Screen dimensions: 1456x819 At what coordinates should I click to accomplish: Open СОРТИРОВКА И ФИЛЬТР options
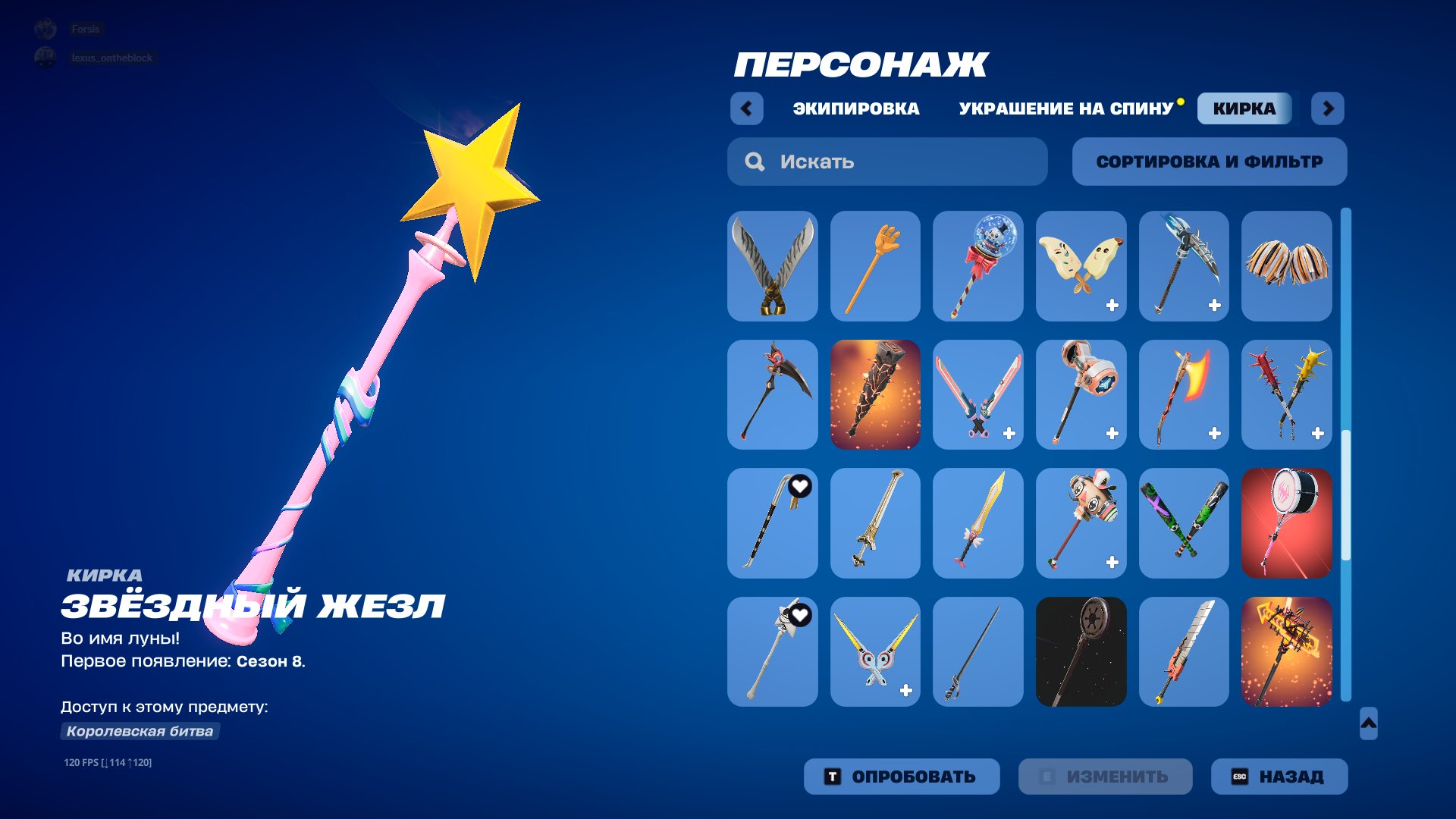(x=1209, y=161)
